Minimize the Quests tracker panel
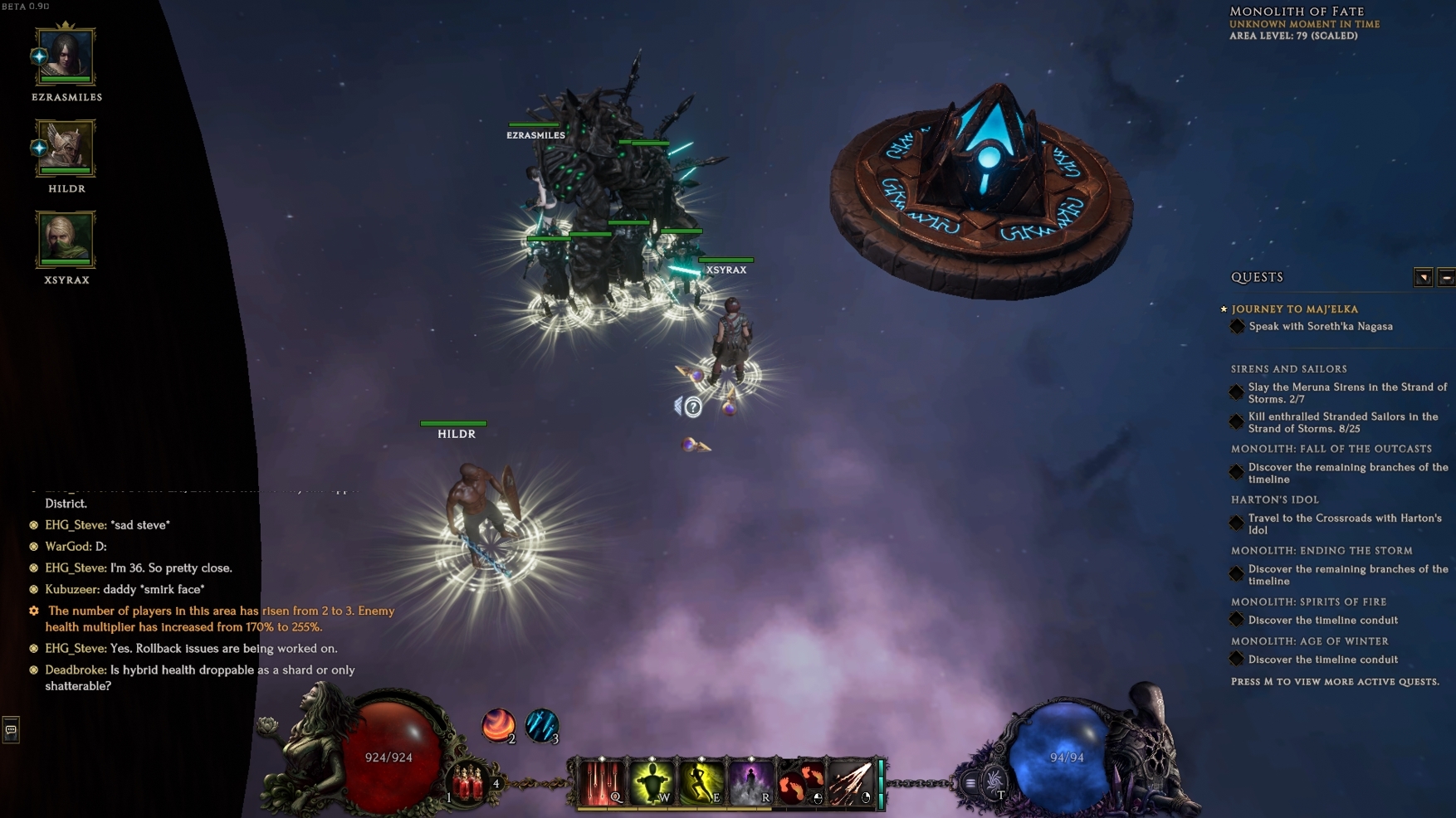Image resolution: width=1456 pixels, height=818 pixels. point(1446,278)
